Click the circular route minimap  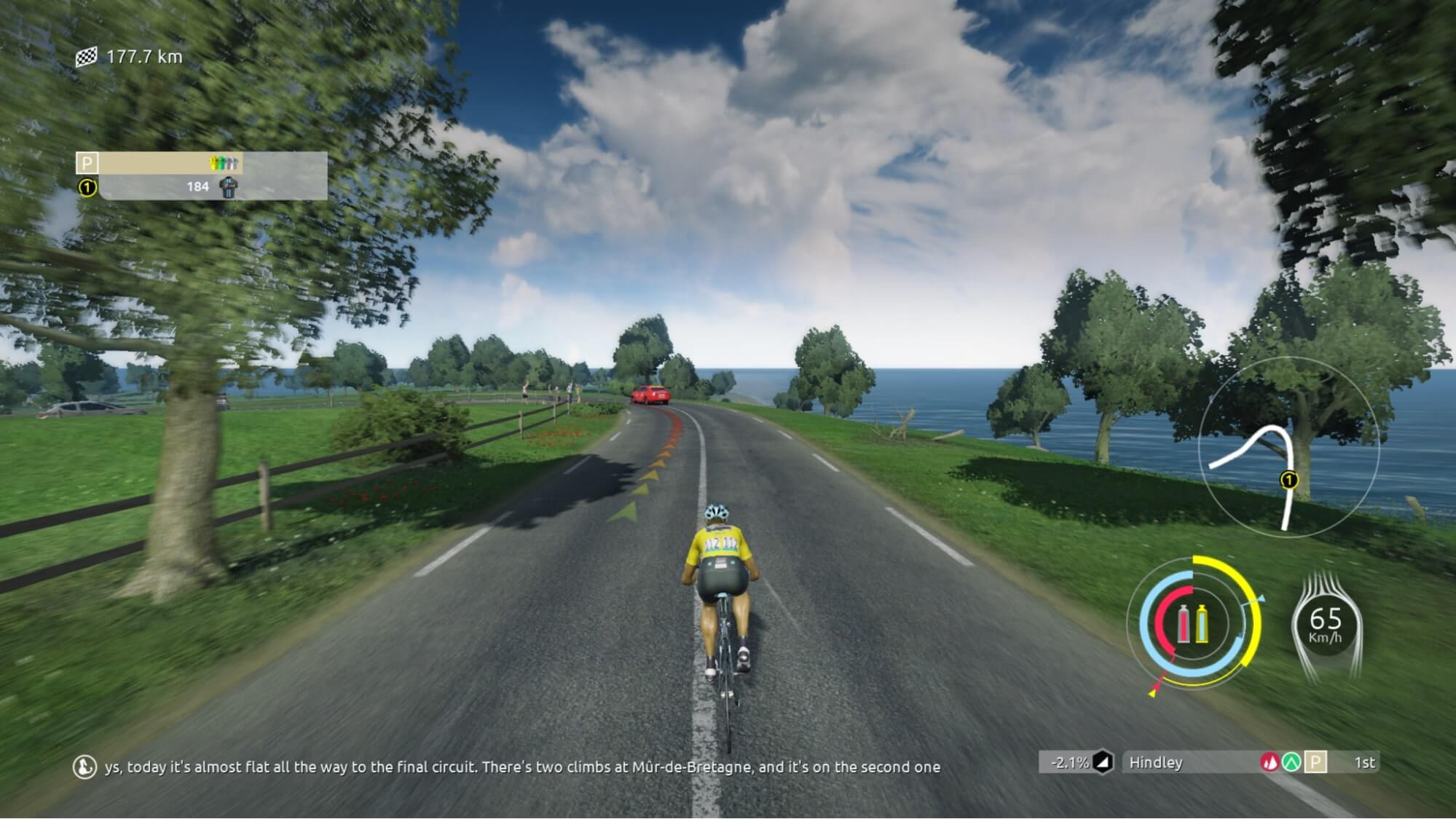[x=1288, y=448]
